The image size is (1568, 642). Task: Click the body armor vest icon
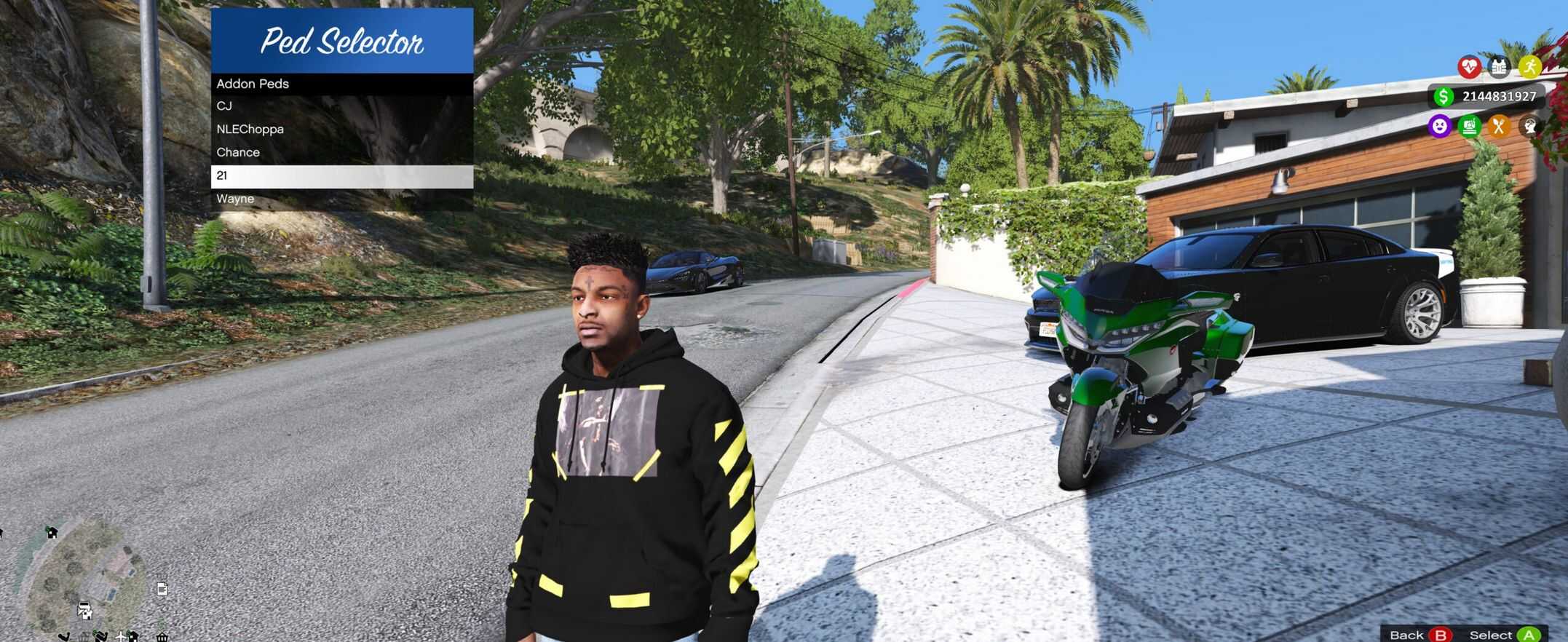pos(1499,68)
